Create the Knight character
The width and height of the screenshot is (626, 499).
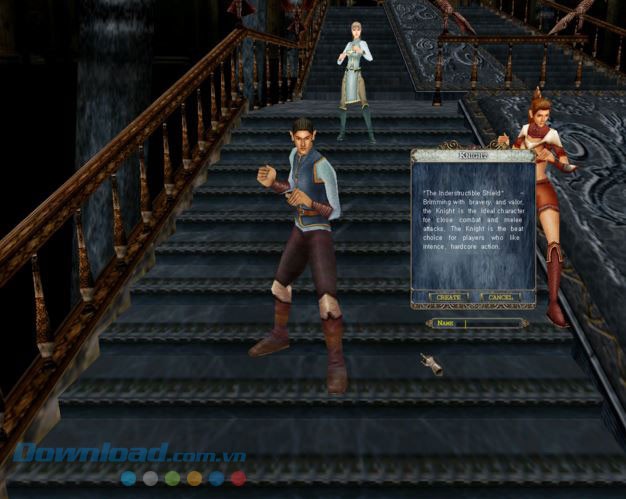point(447,297)
